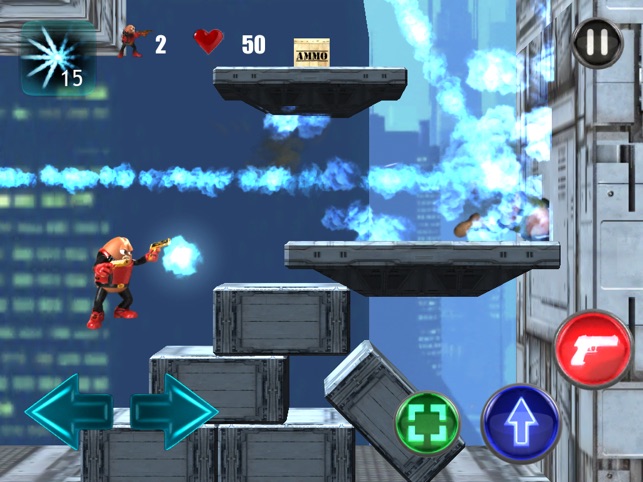Move left with the left arrow
This screenshot has height=482, width=643.
(68, 411)
